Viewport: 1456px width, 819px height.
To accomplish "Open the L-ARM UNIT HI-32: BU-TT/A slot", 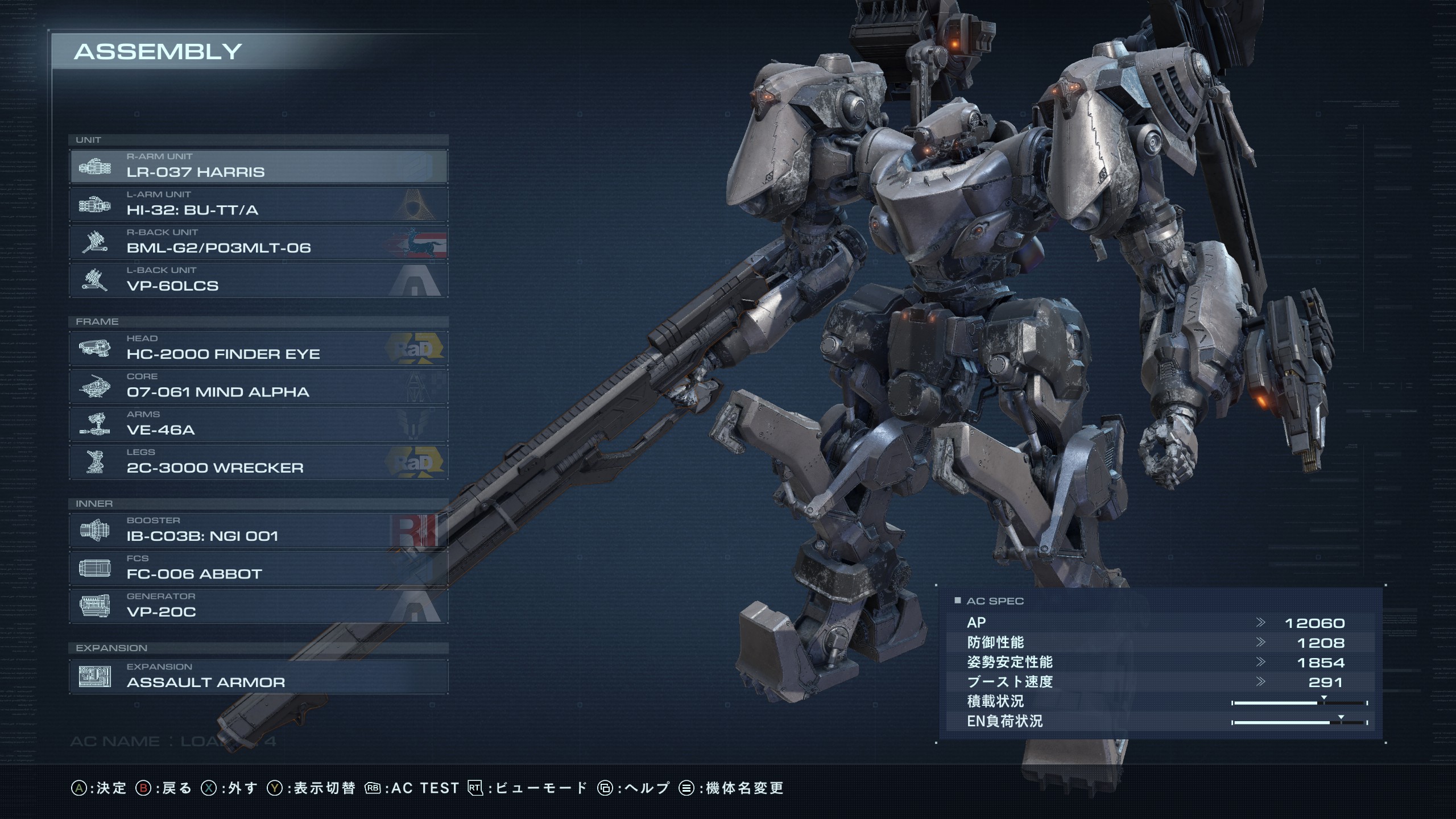I will coord(259,204).
